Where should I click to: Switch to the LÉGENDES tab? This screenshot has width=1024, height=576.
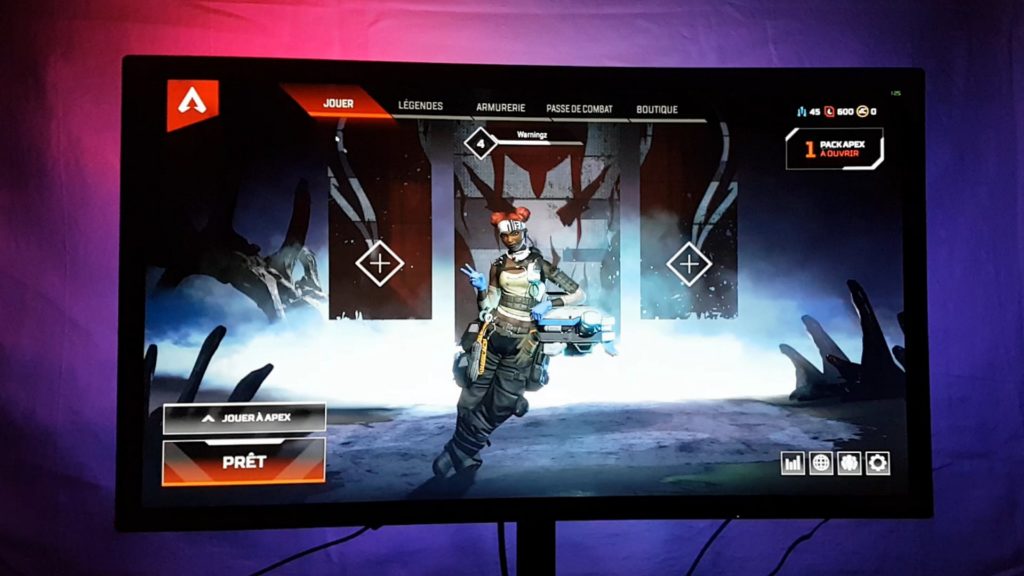tap(420, 106)
